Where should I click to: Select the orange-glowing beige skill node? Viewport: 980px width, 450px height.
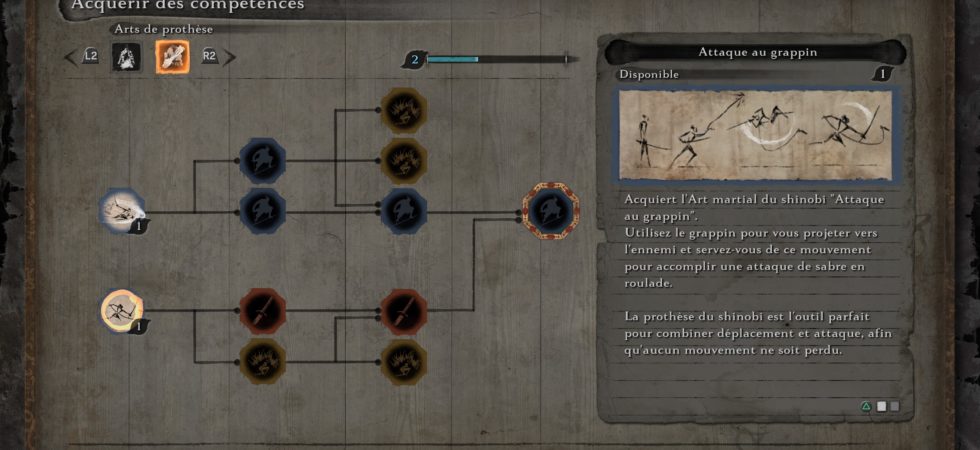122,310
